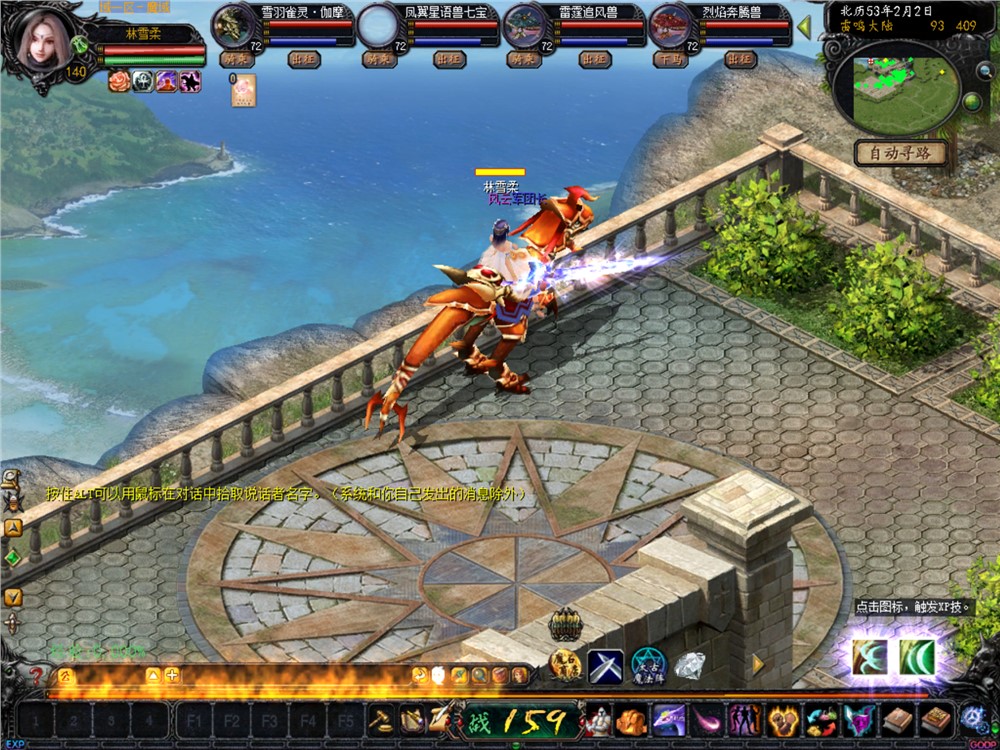Click the green orb button beside the minimap

(x=970, y=102)
